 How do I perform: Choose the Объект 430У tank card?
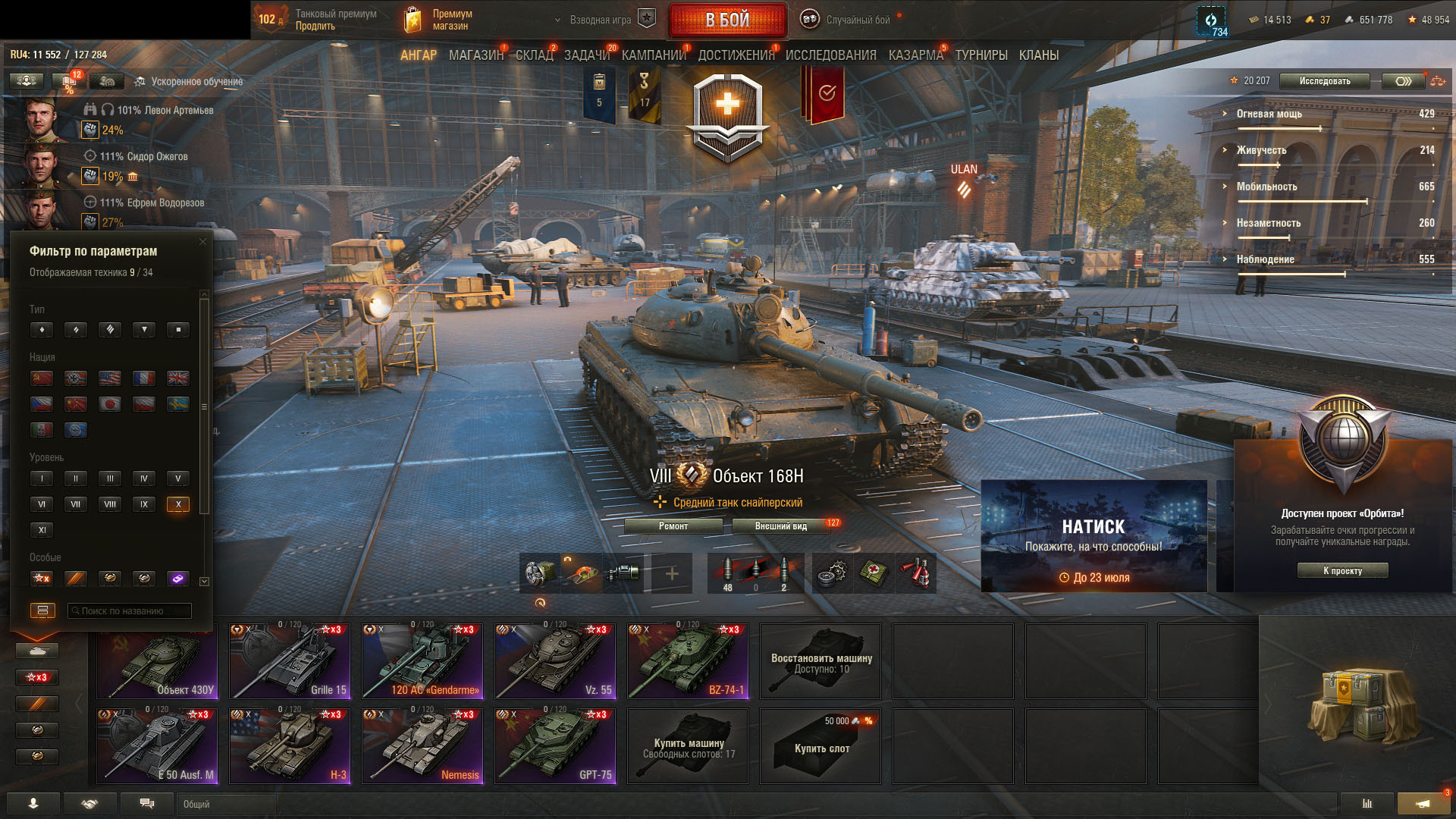(158, 661)
